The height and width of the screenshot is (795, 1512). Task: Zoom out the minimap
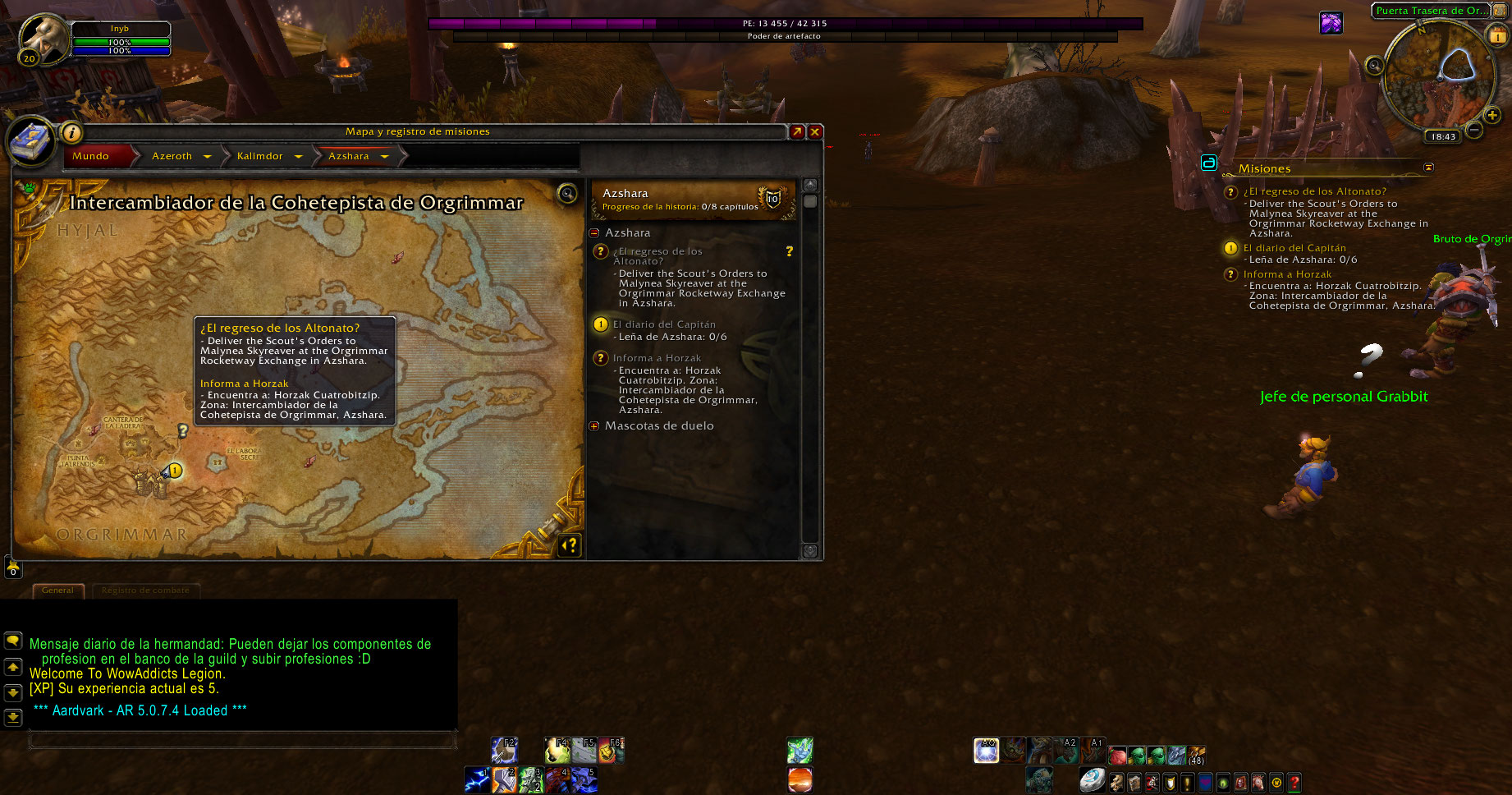coord(1474,130)
